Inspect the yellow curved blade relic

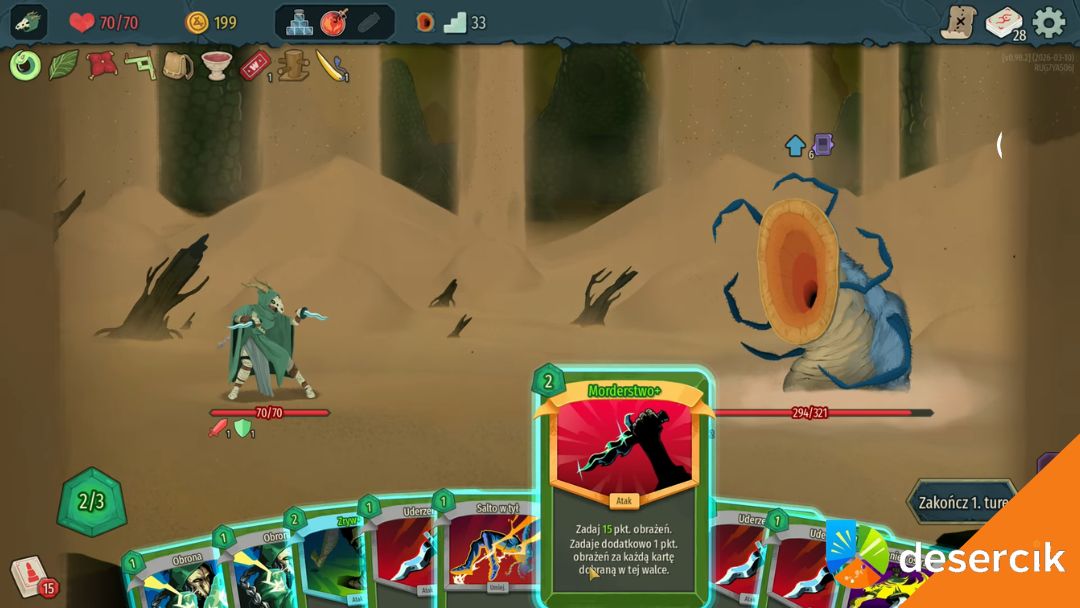[331, 66]
